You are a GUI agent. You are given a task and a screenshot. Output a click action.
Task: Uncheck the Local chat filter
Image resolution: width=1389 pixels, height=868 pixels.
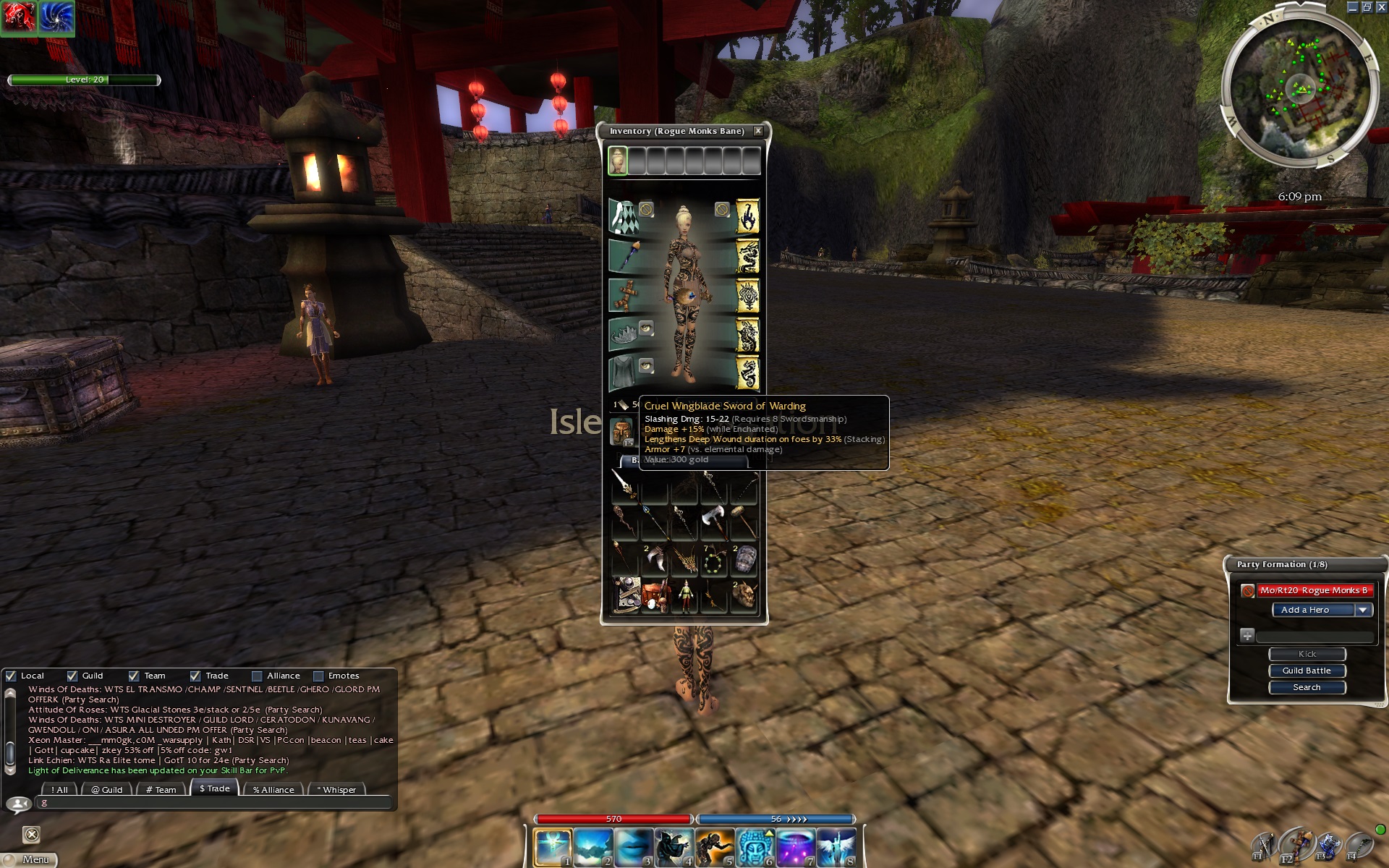point(11,676)
